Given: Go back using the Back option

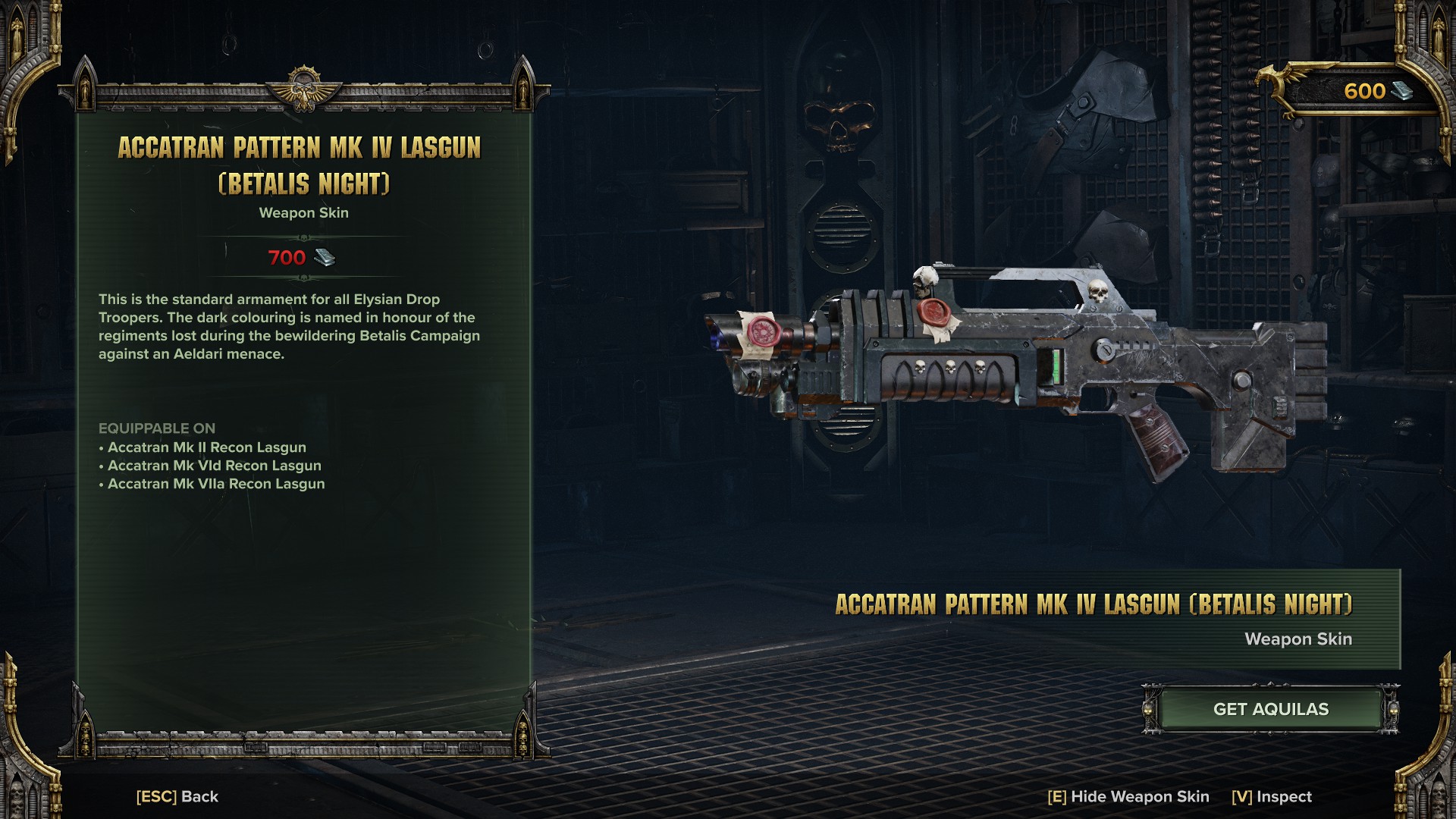Looking at the screenshot, I should [177, 796].
